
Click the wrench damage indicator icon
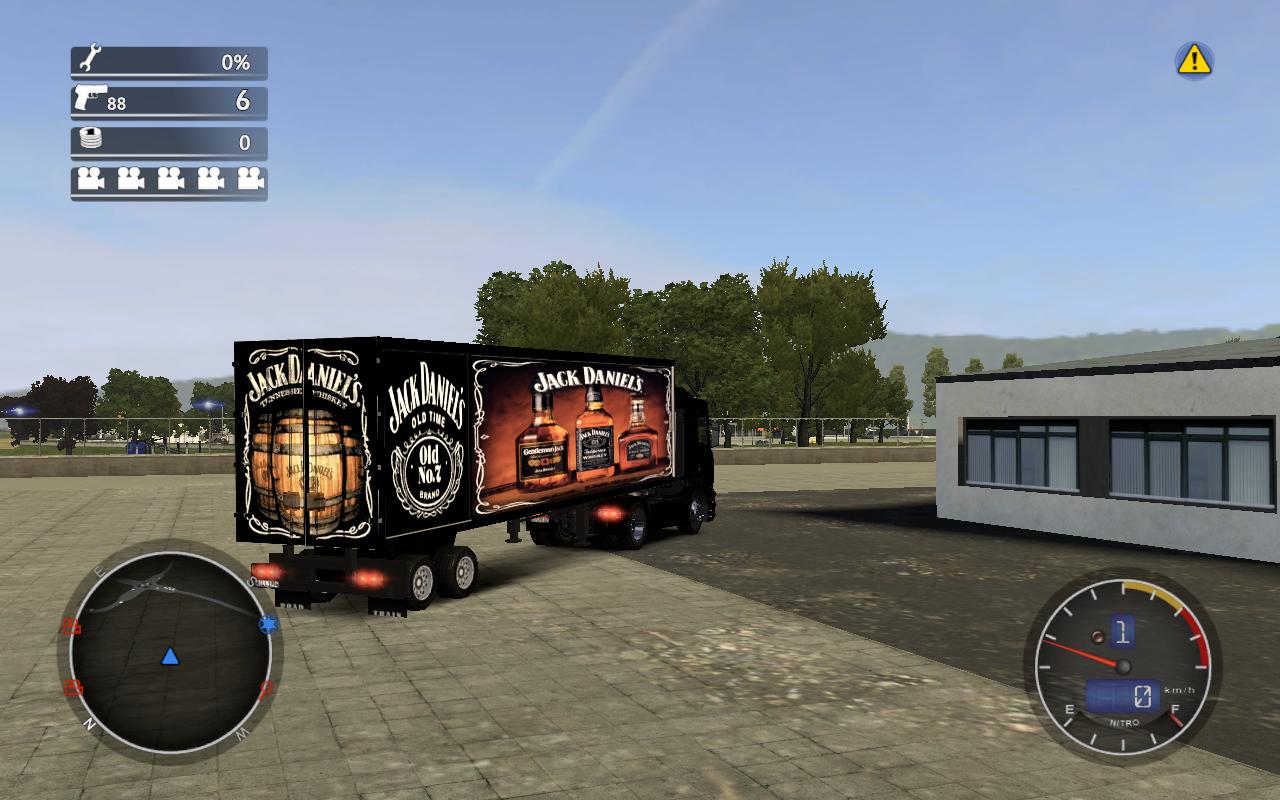click(90, 58)
